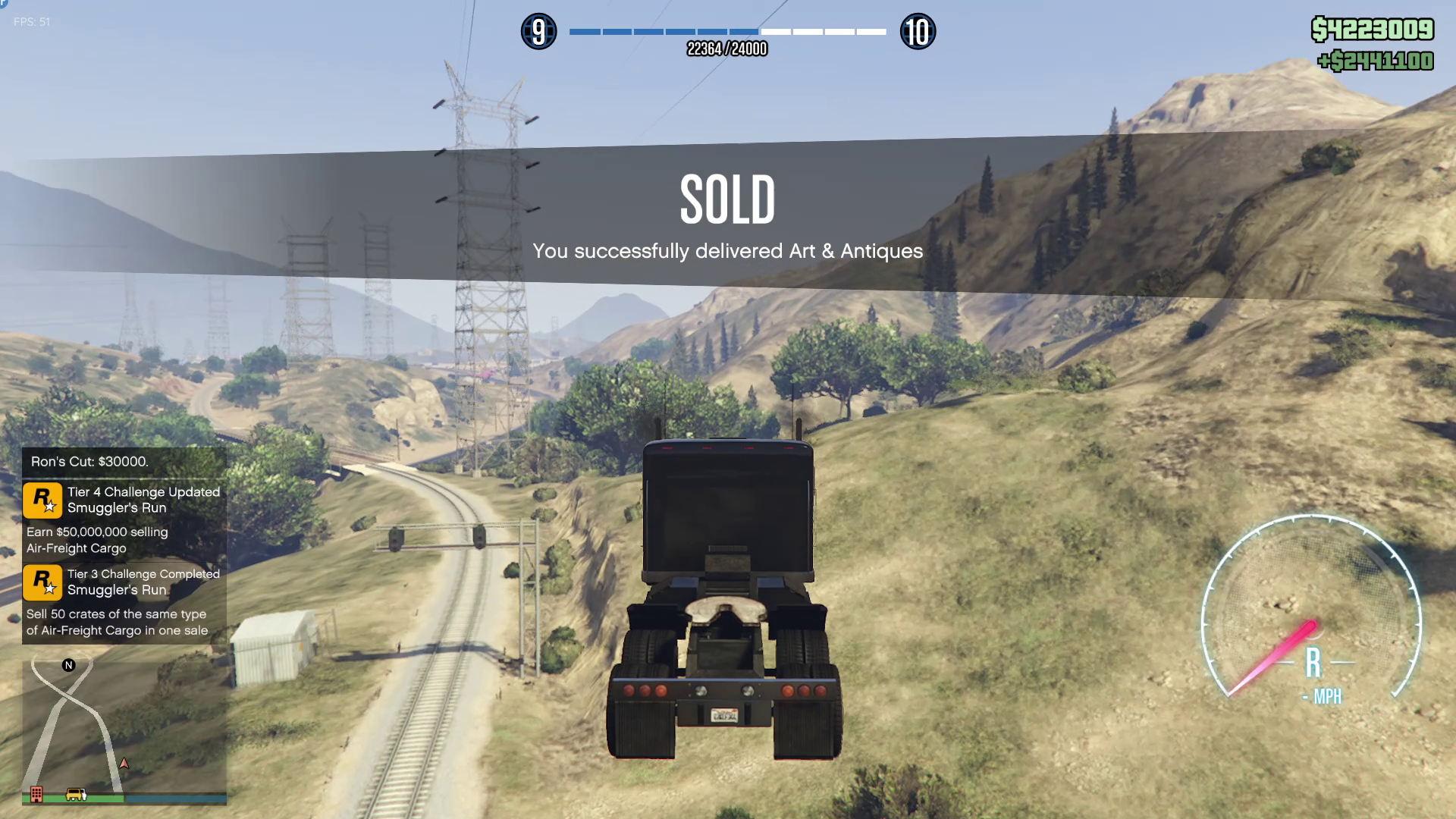Click the Ron's Cut notification
The image size is (1456, 819).
(124, 461)
